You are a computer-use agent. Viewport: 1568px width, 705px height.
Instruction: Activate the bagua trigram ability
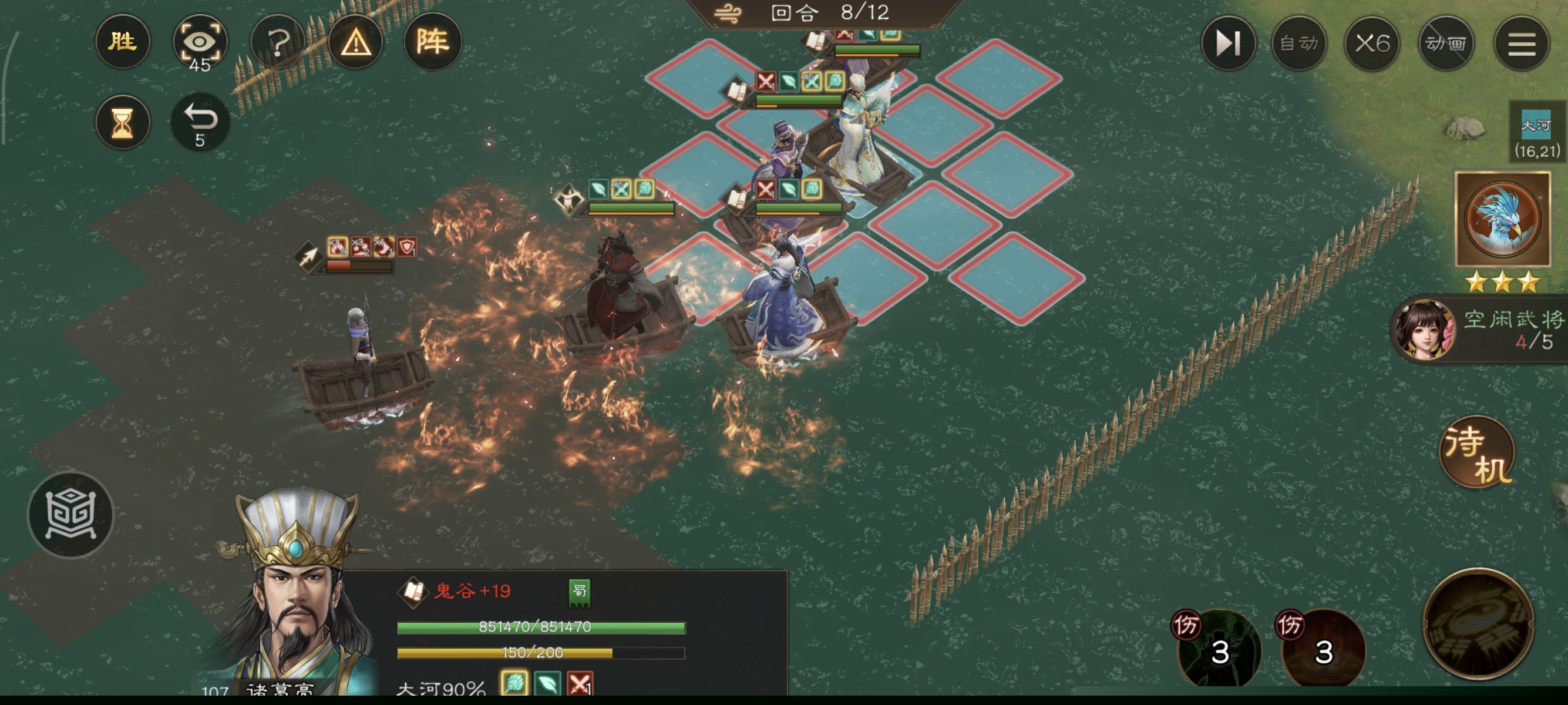point(1478,624)
